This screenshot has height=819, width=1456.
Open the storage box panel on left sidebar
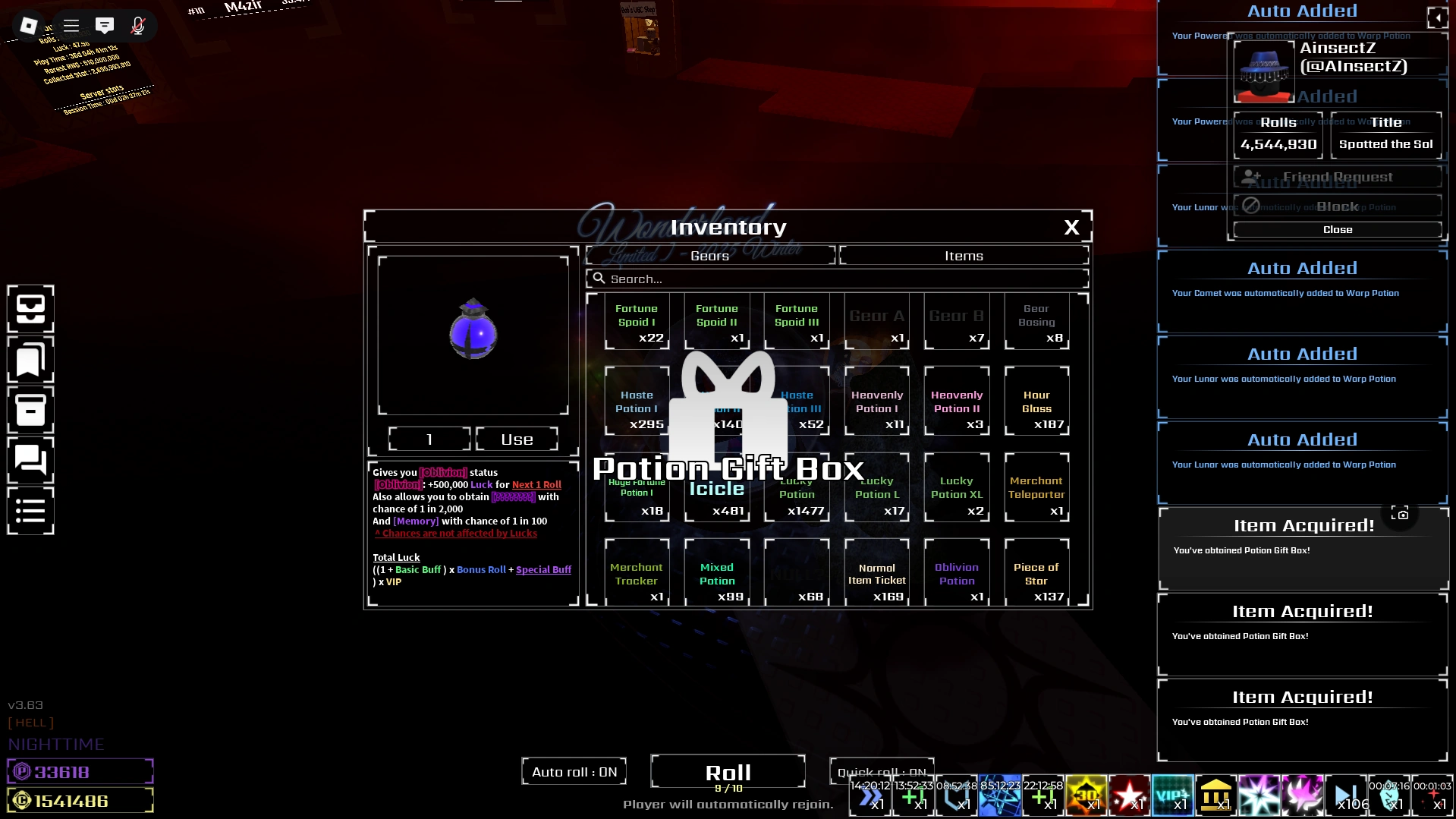click(30, 410)
